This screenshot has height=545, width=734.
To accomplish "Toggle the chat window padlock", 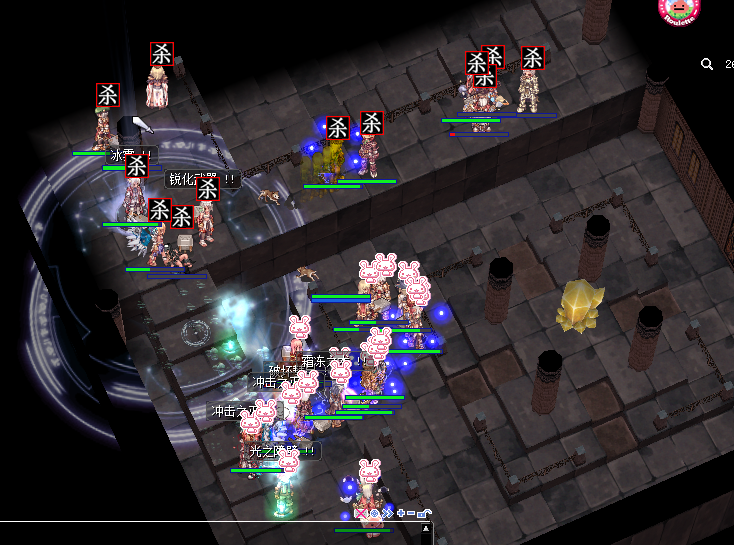I will coord(424,513).
